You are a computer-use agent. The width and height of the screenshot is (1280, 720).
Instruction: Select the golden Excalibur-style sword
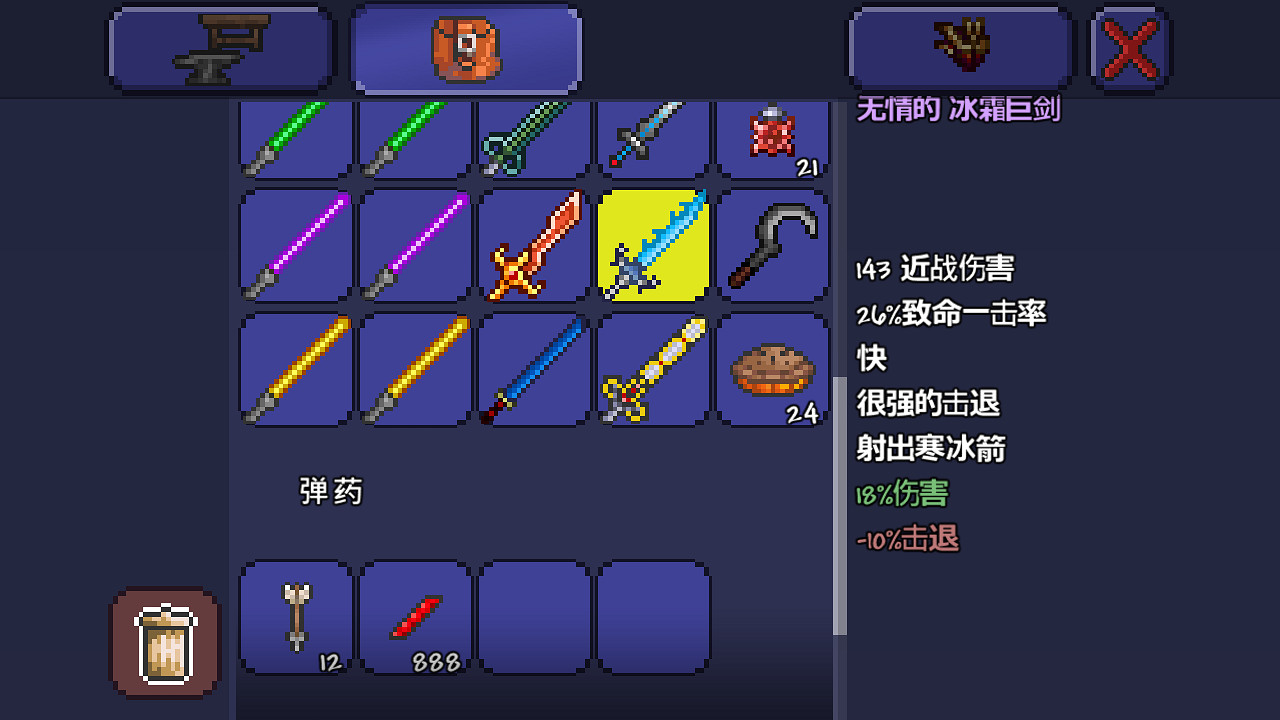click(653, 368)
